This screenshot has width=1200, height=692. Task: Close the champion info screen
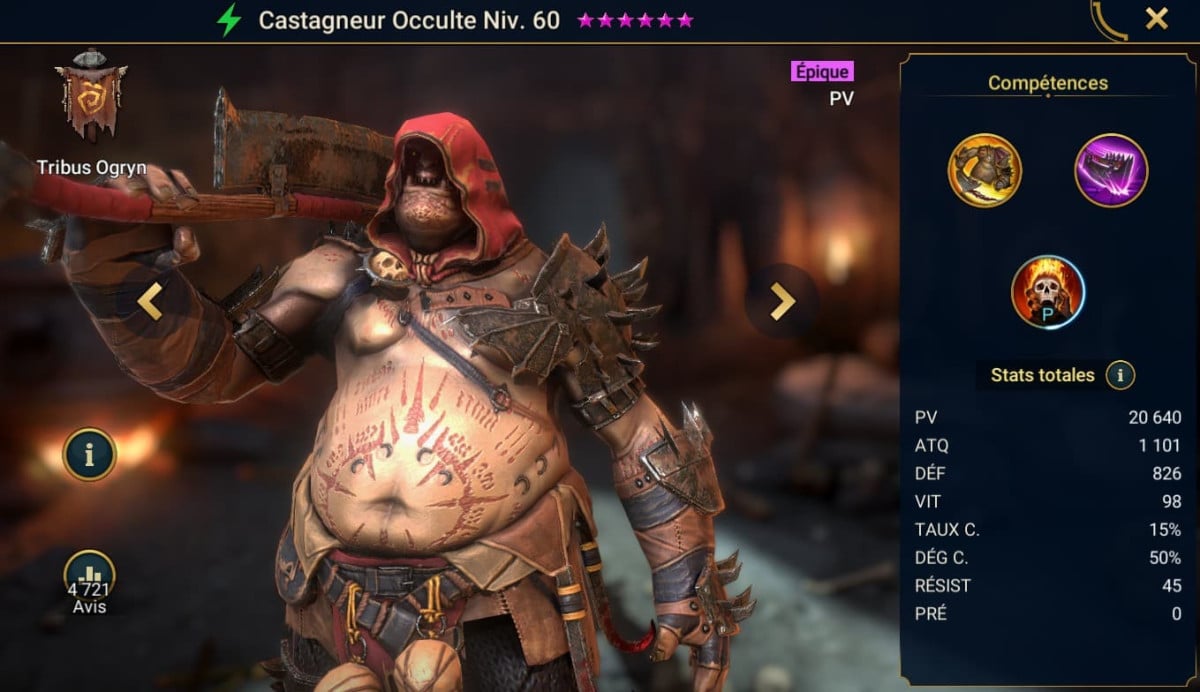[1157, 18]
